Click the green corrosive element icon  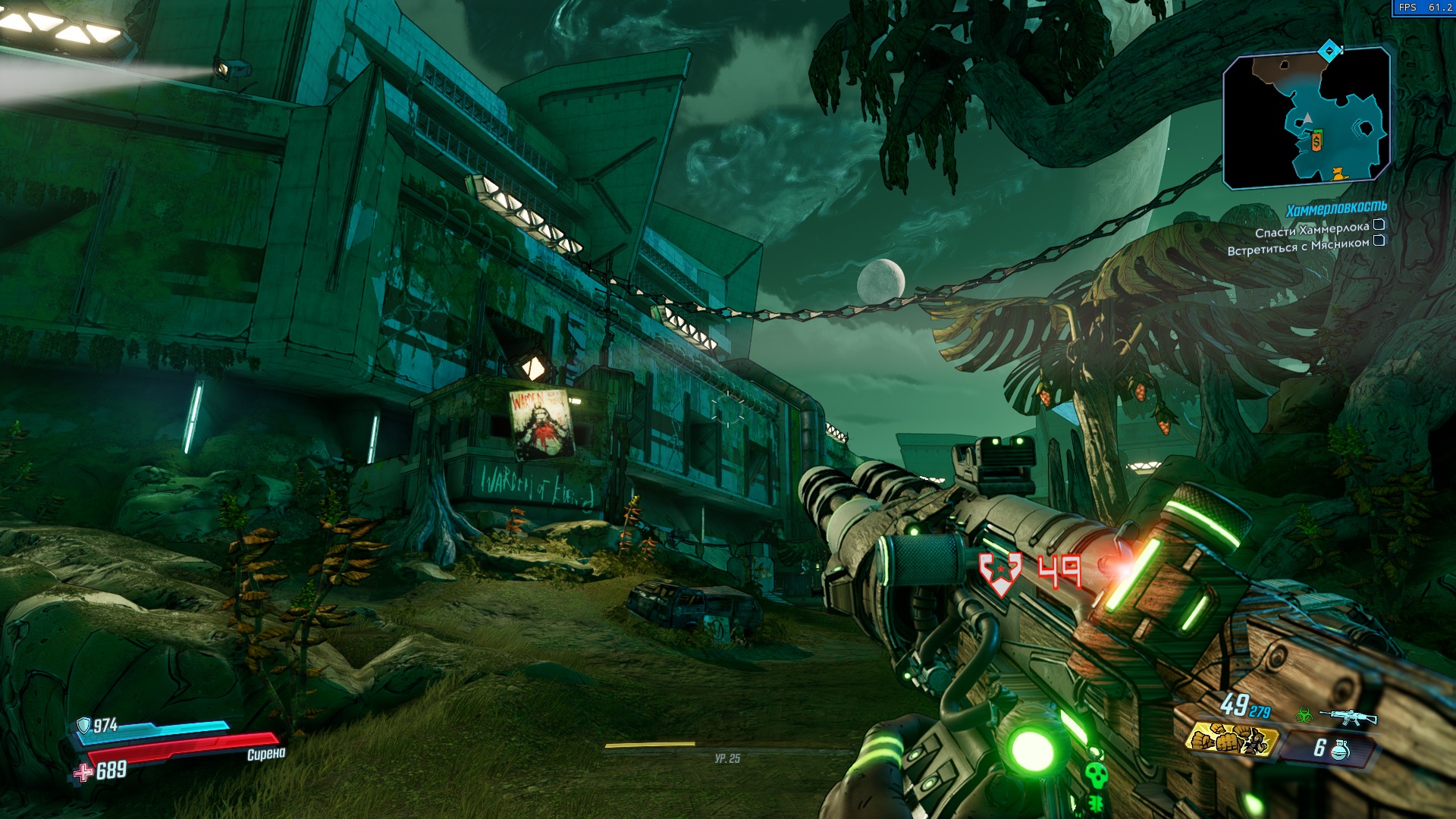1304,714
